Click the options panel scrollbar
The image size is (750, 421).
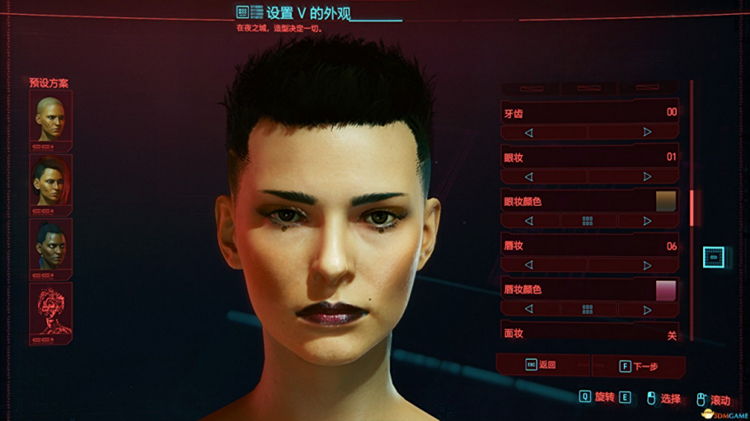(692, 208)
